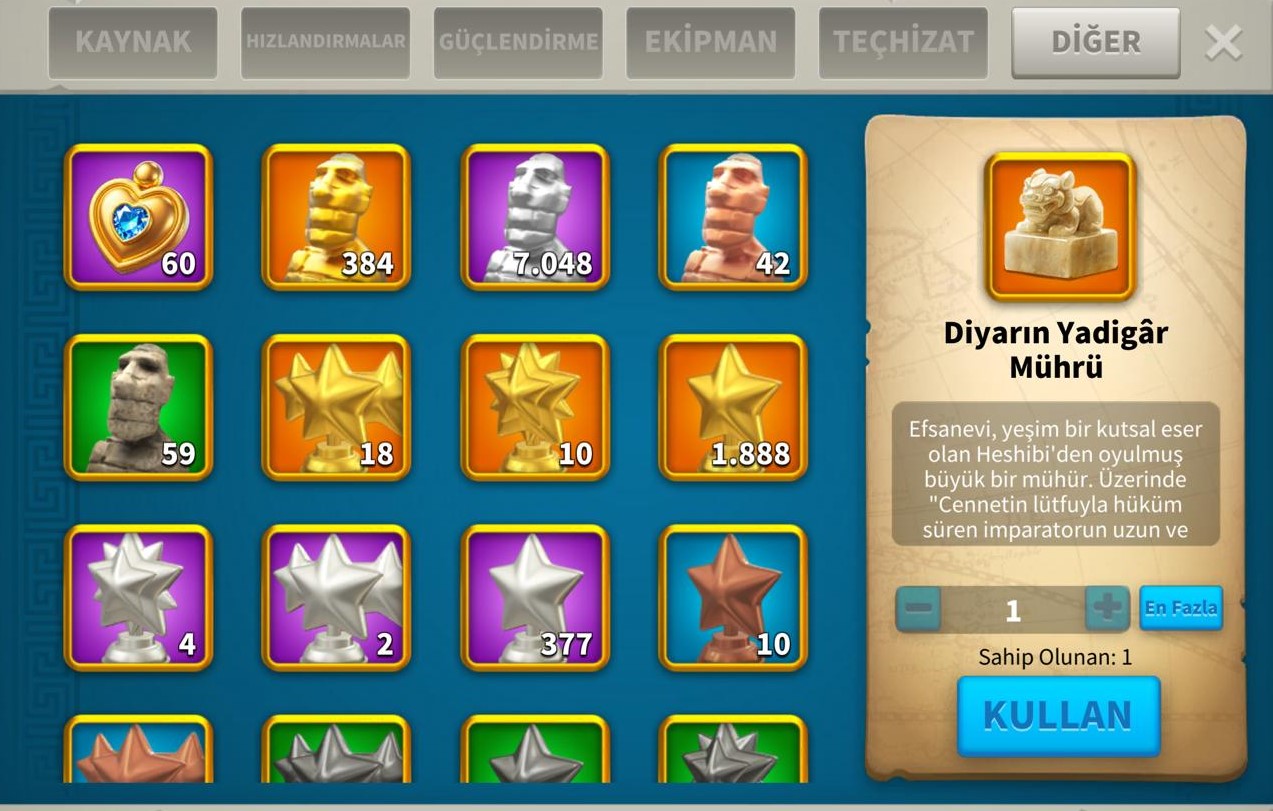Click the En Fazla max button

coord(1181,608)
